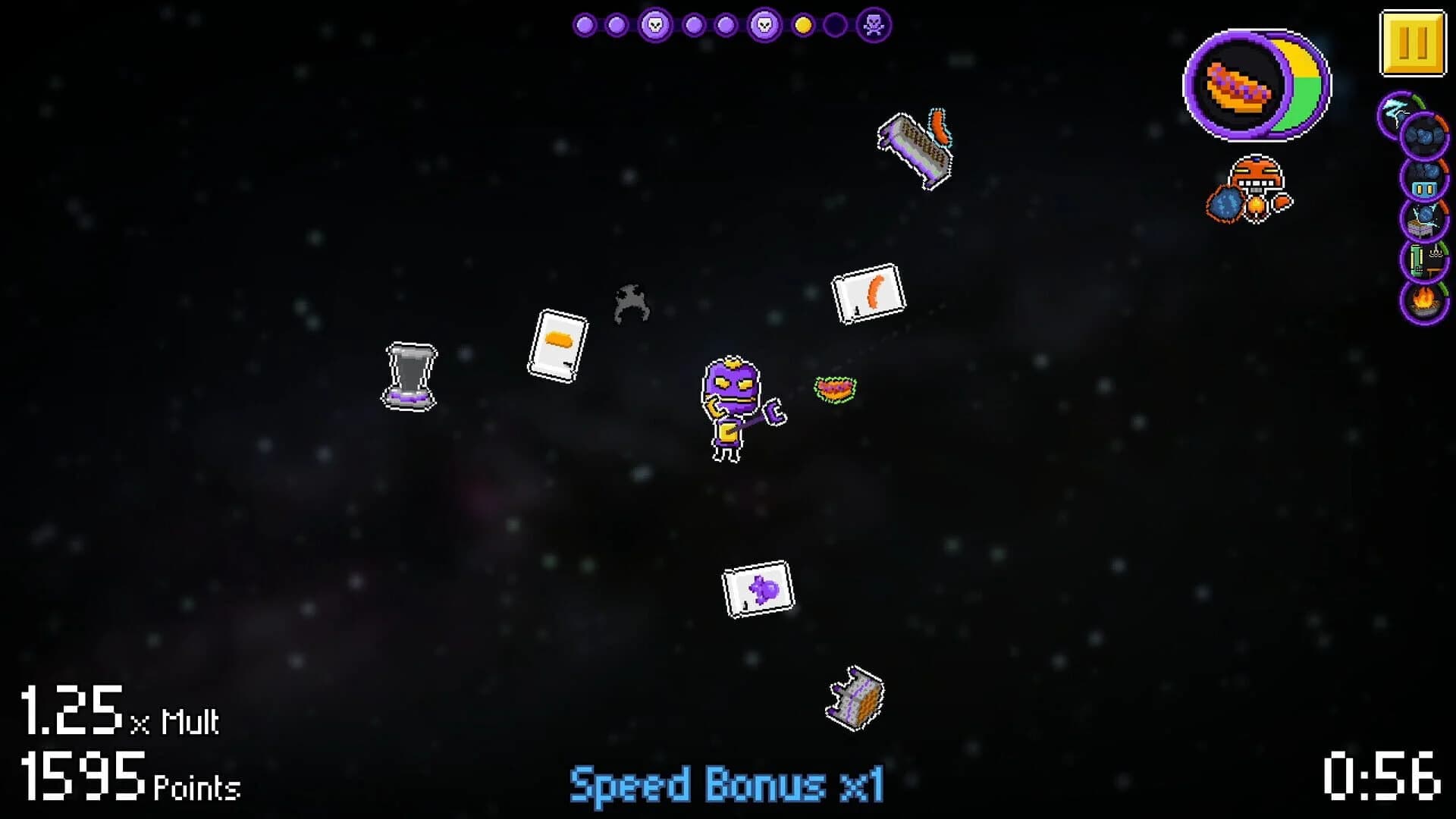Select the yellow dot on the level progress bar
The width and height of the screenshot is (1456, 819).
click(802, 25)
